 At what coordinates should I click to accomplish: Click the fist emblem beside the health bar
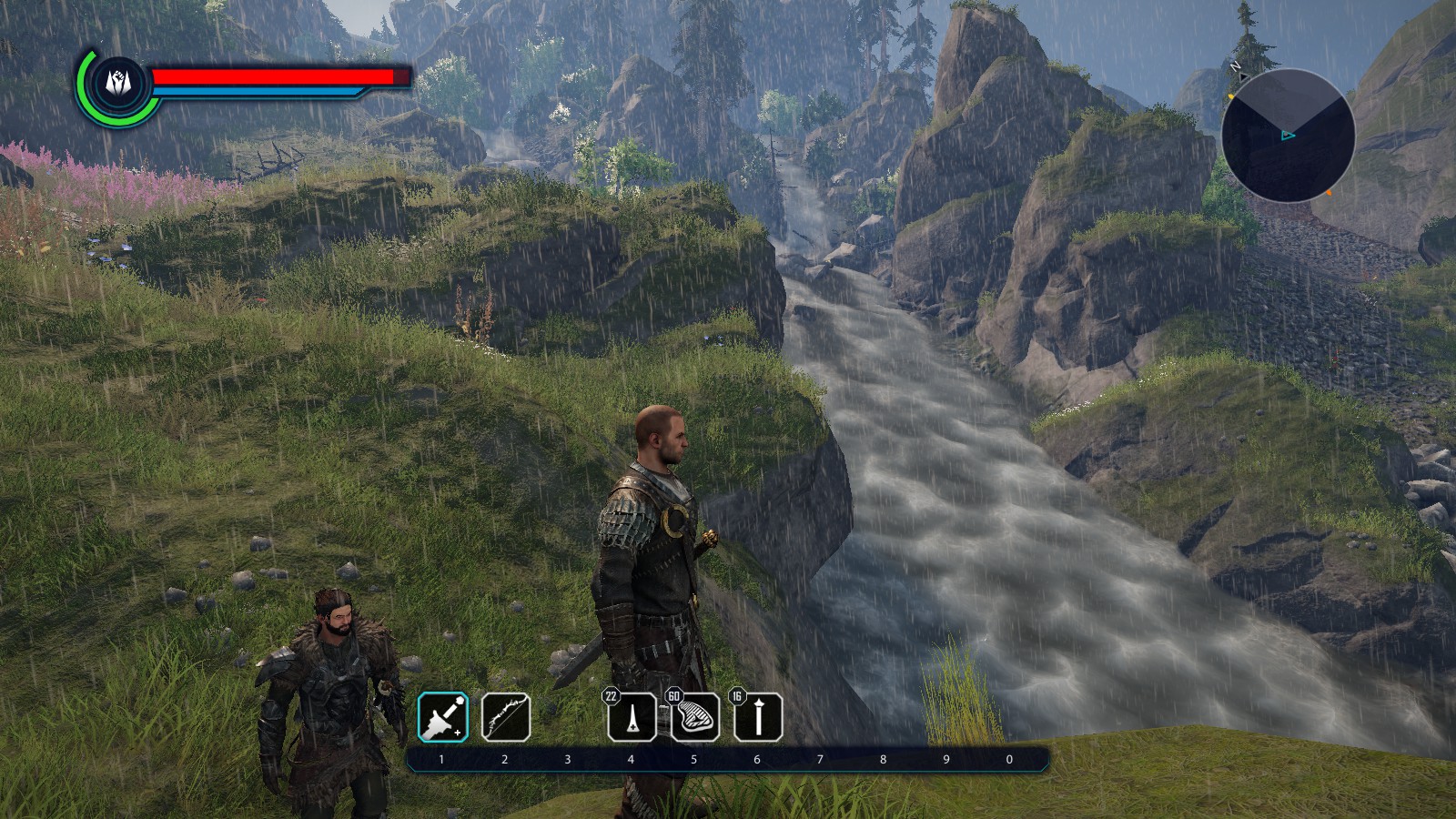point(118,83)
